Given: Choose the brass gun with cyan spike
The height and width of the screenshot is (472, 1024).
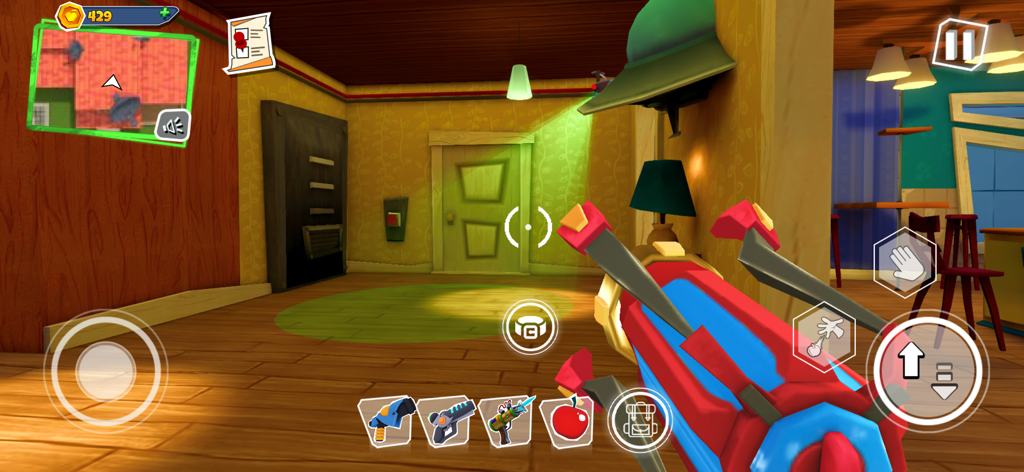Looking at the screenshot, I should [507, 419].
